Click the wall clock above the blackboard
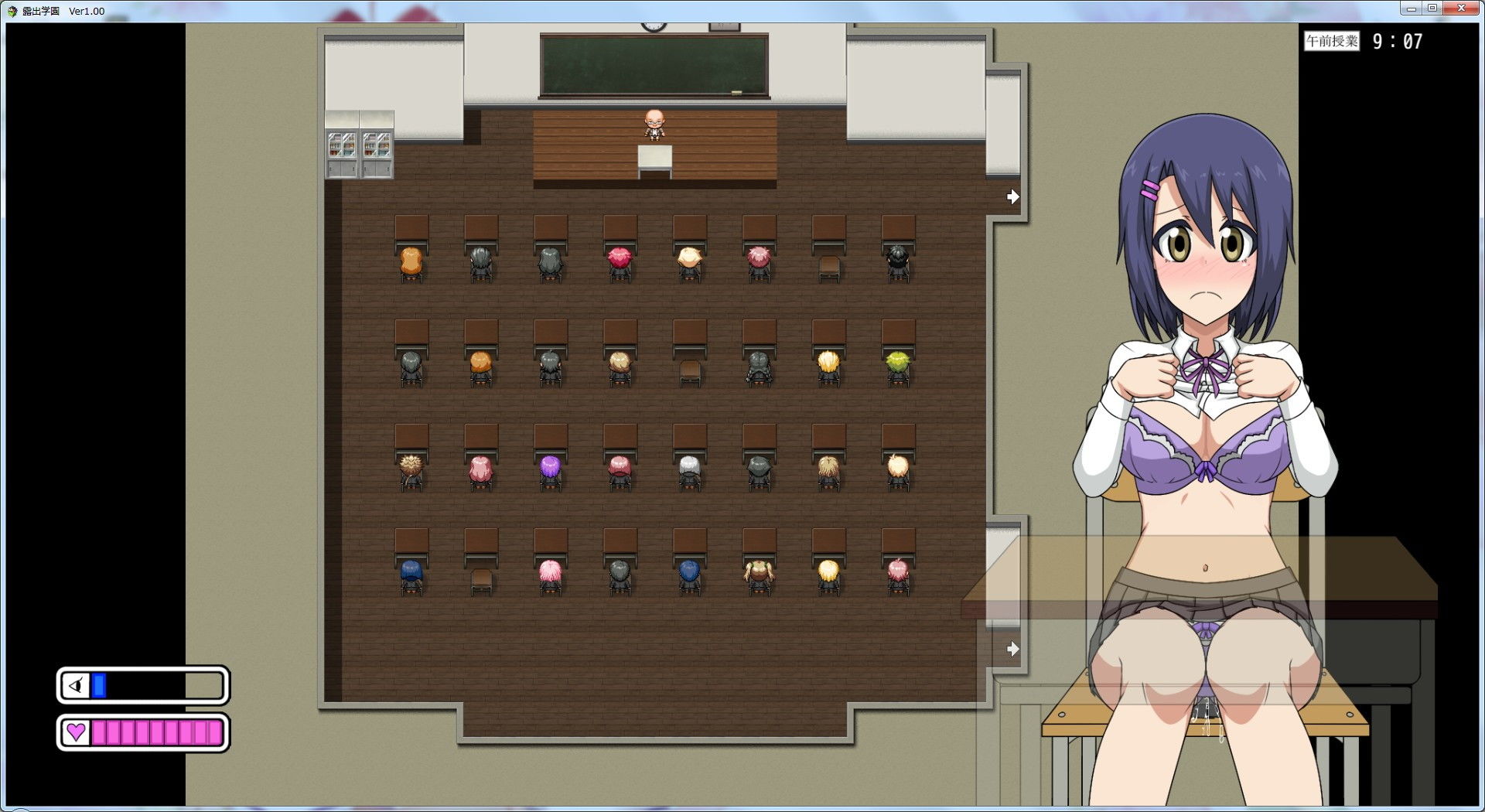The height and width of the screenshot is (812, 1485). tap(654, 26)
